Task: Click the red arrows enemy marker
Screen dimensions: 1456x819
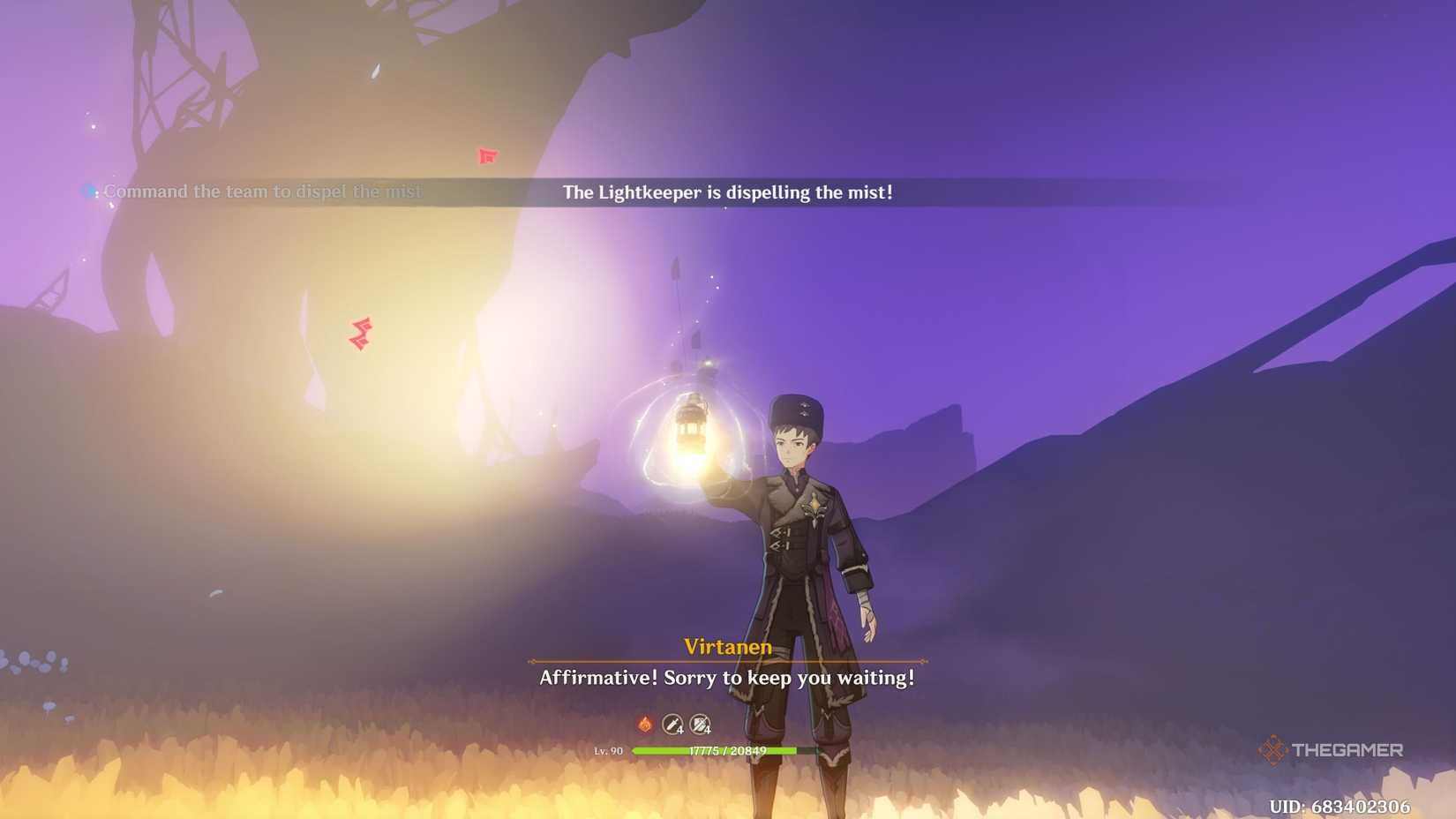Action: 361,334
